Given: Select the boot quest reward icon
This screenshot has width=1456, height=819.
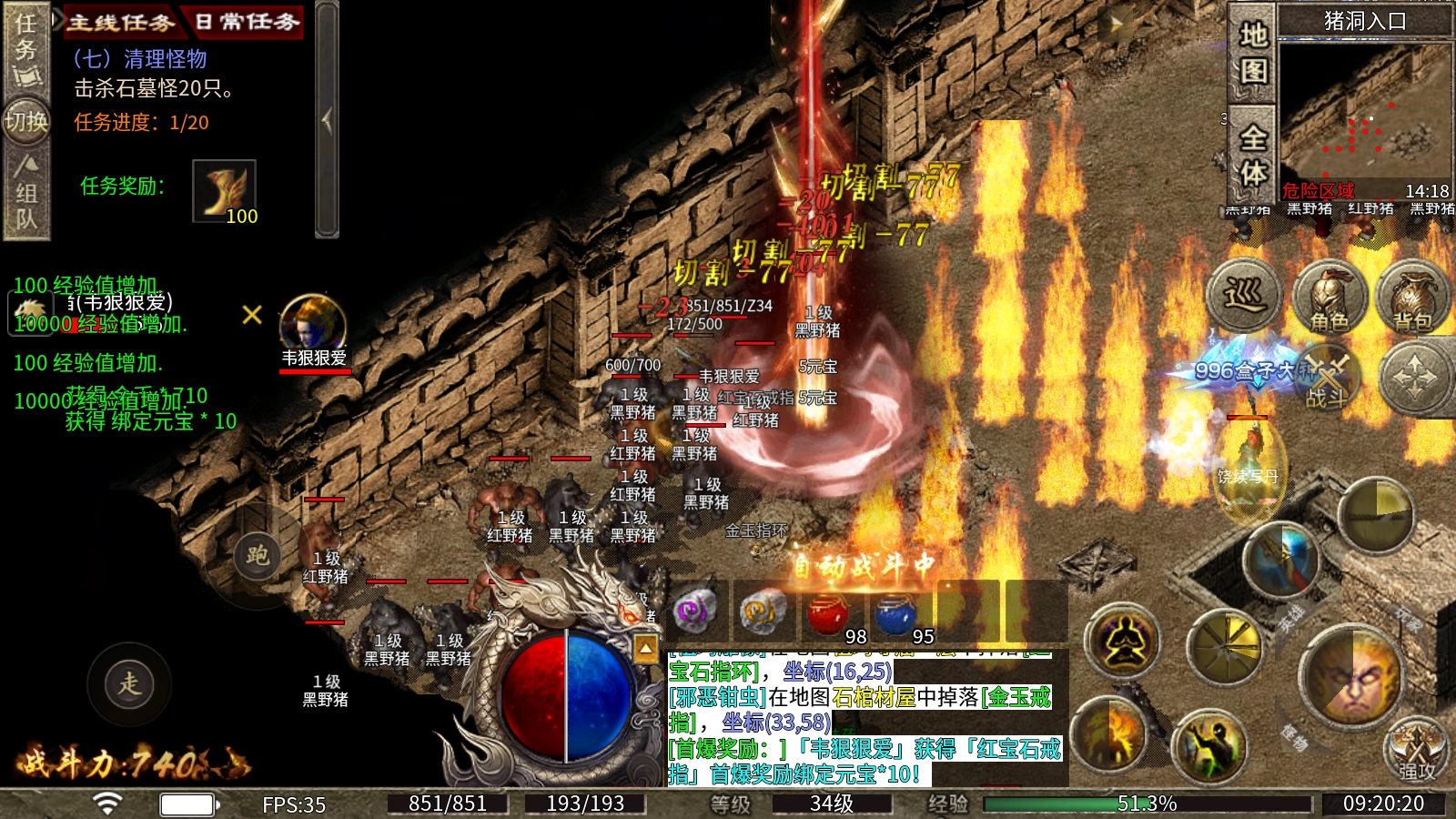Looking at the screenshot, I should 224,191.
